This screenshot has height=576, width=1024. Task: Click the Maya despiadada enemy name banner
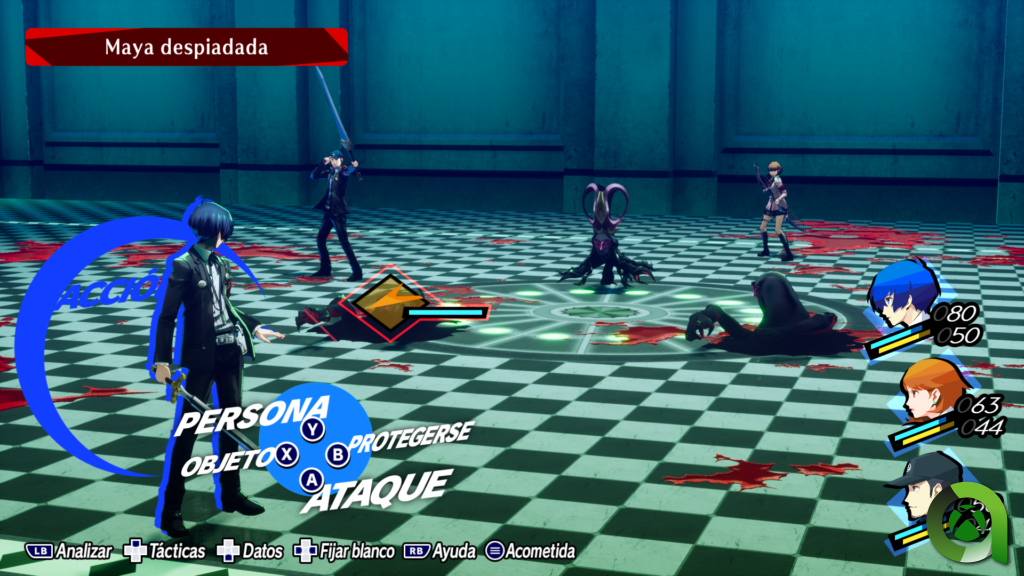pos(186,46)
